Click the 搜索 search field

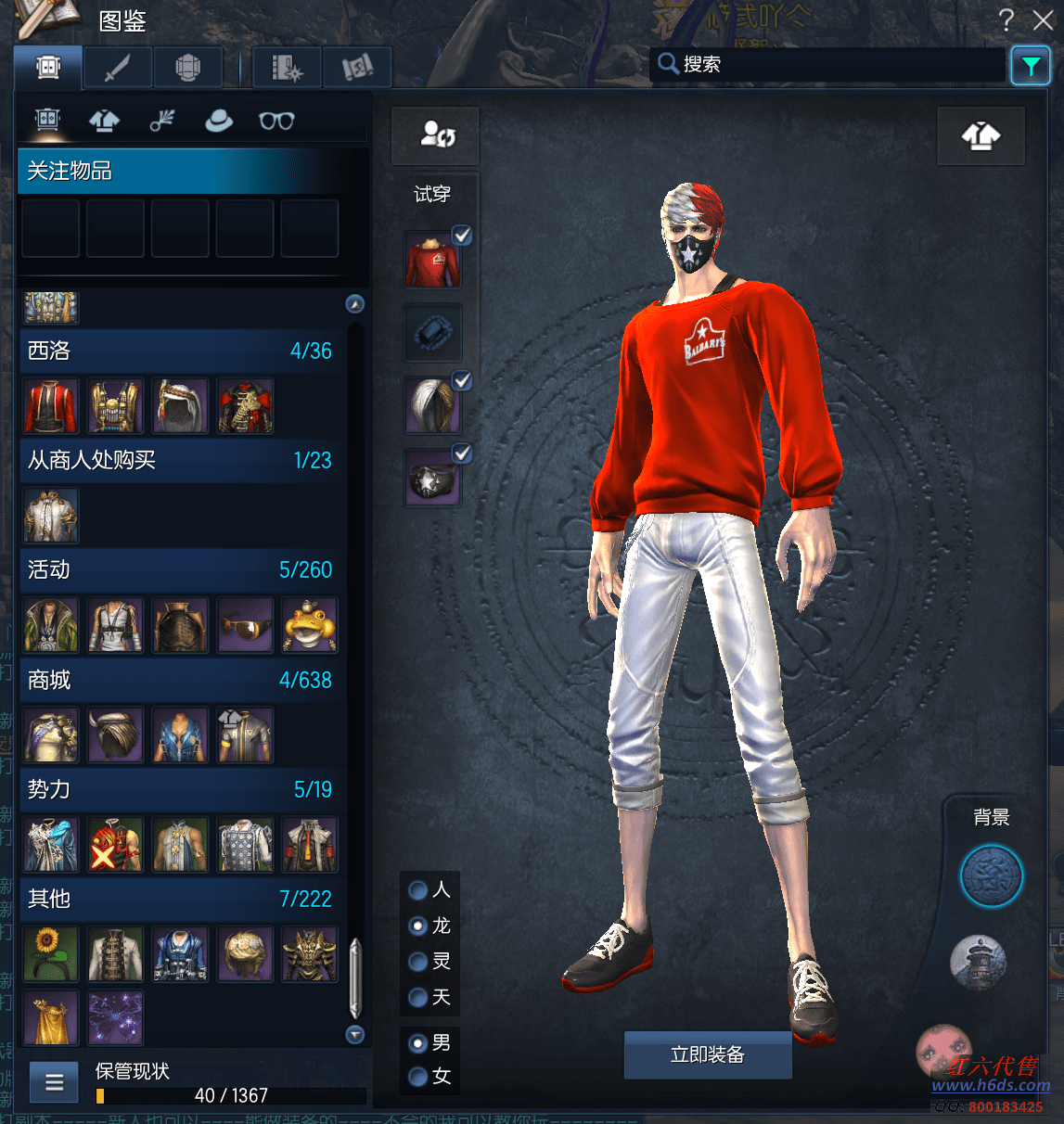coord(830,64)
